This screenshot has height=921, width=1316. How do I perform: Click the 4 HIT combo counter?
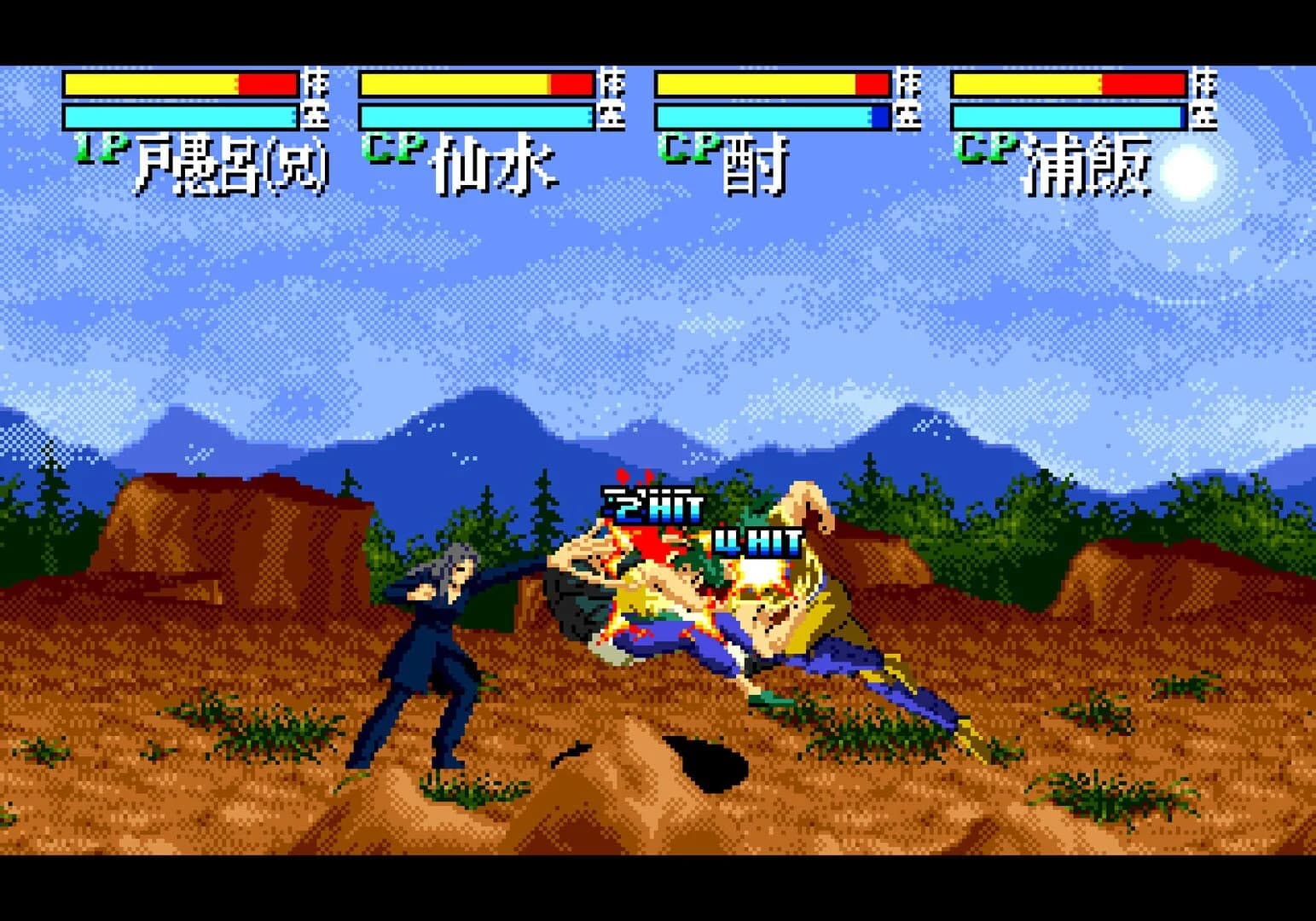click(x=757, y=537)
